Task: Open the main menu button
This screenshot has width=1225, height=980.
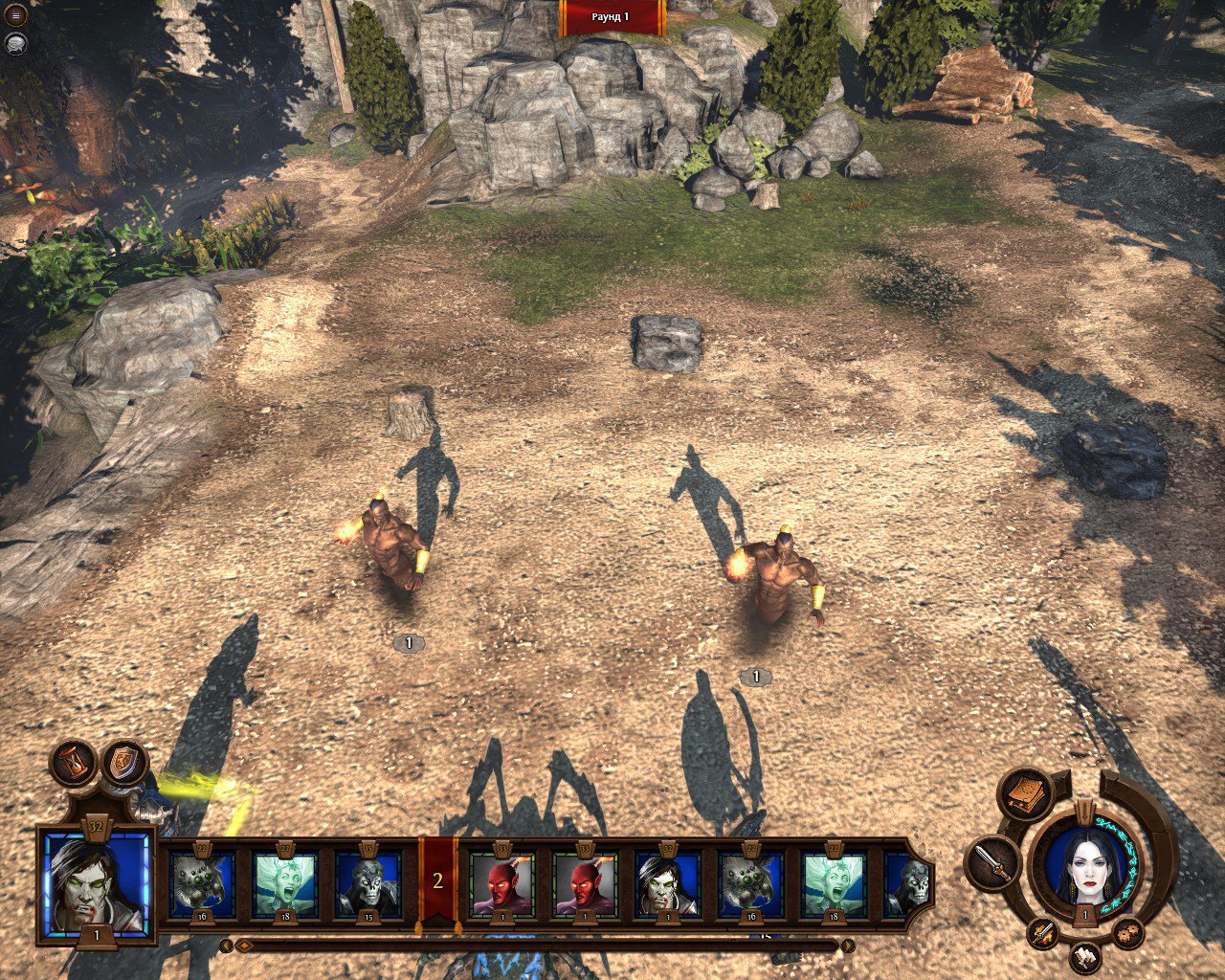Action: click(x=15, y=16)
